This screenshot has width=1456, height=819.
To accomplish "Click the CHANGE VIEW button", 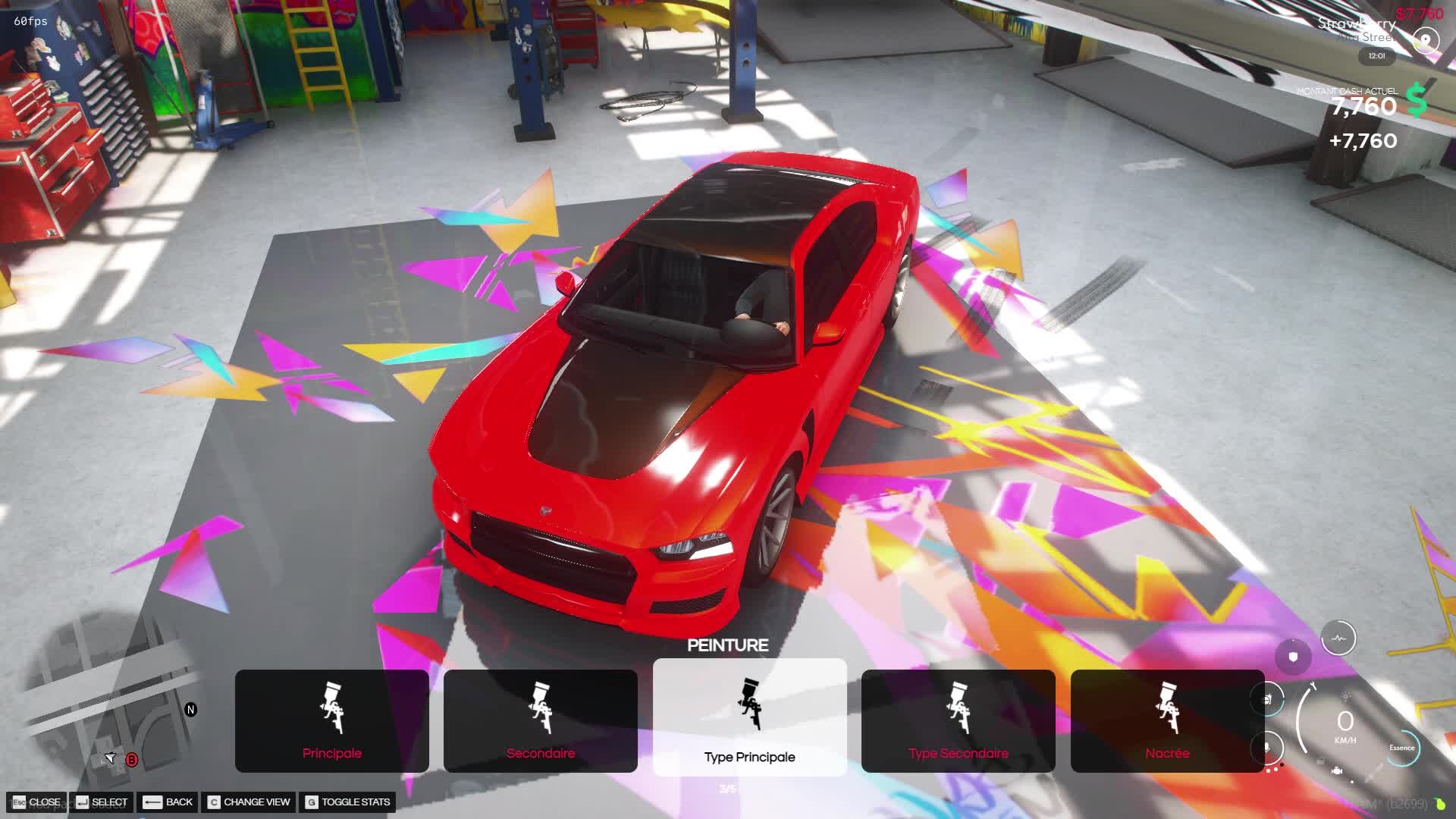I will 249,802.
